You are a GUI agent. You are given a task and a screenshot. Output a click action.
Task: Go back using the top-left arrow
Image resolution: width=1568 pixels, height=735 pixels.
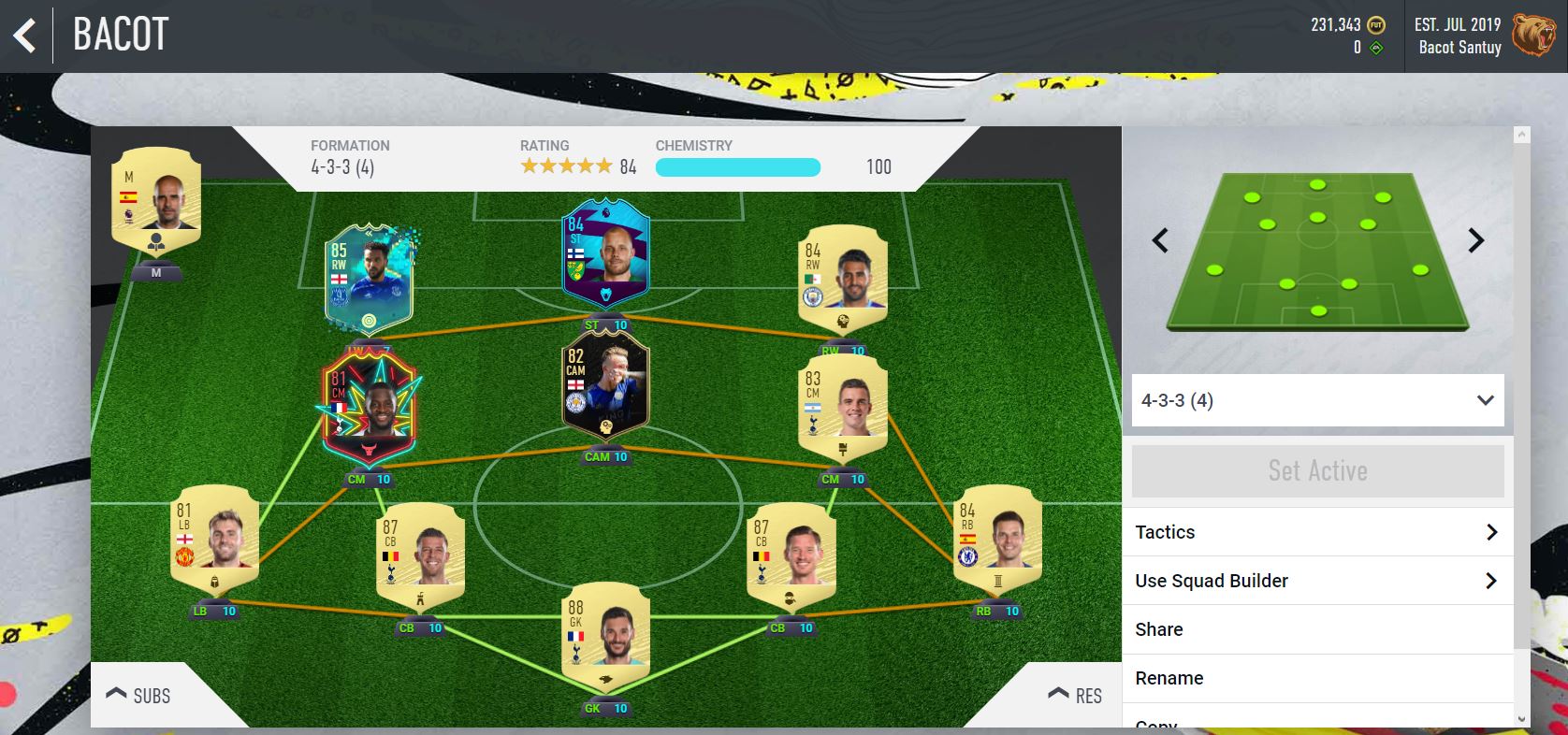pyautogui.click(x=25, y=36)
